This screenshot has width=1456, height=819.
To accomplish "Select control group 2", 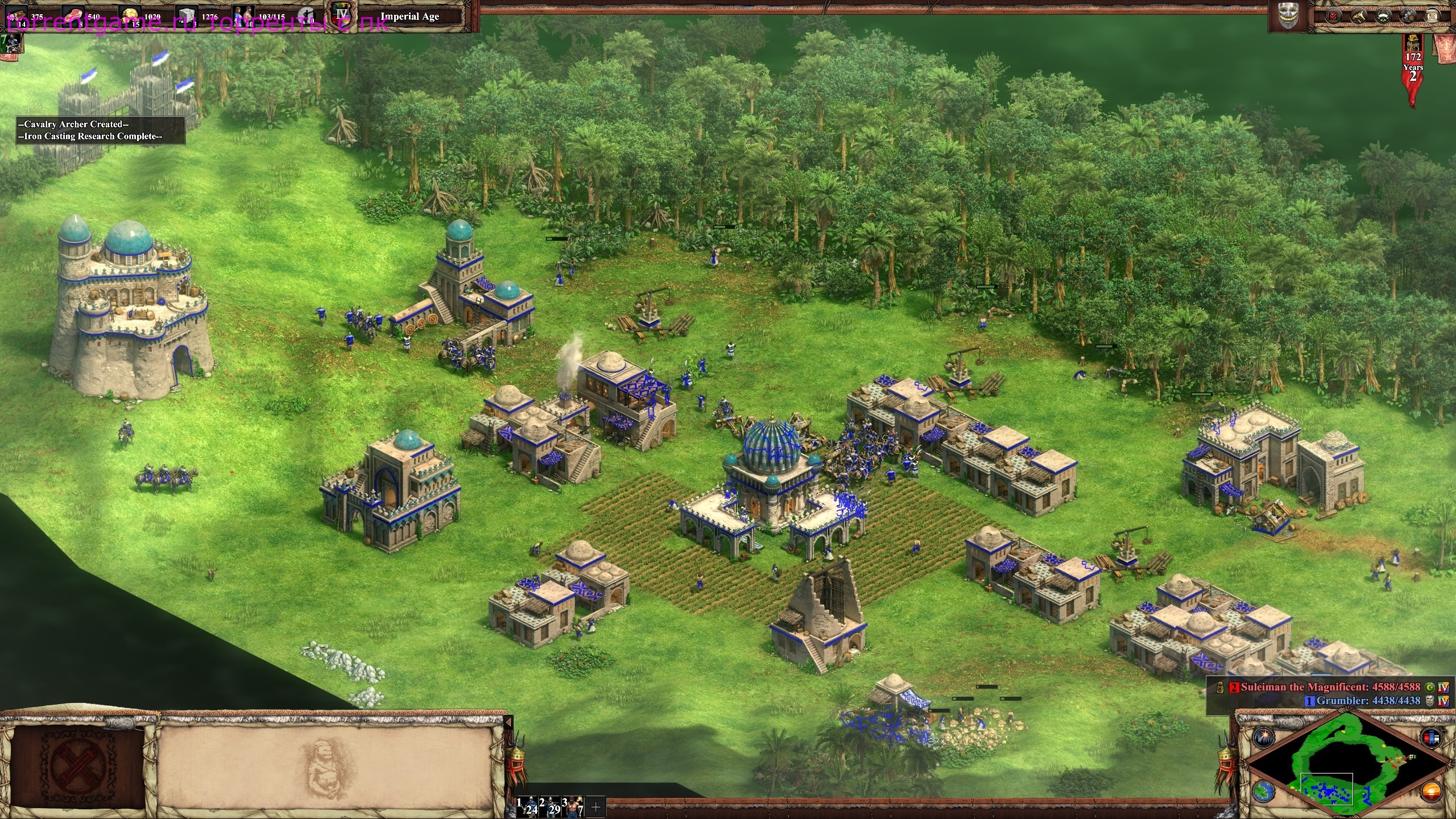I will click(x=549, y=806).
